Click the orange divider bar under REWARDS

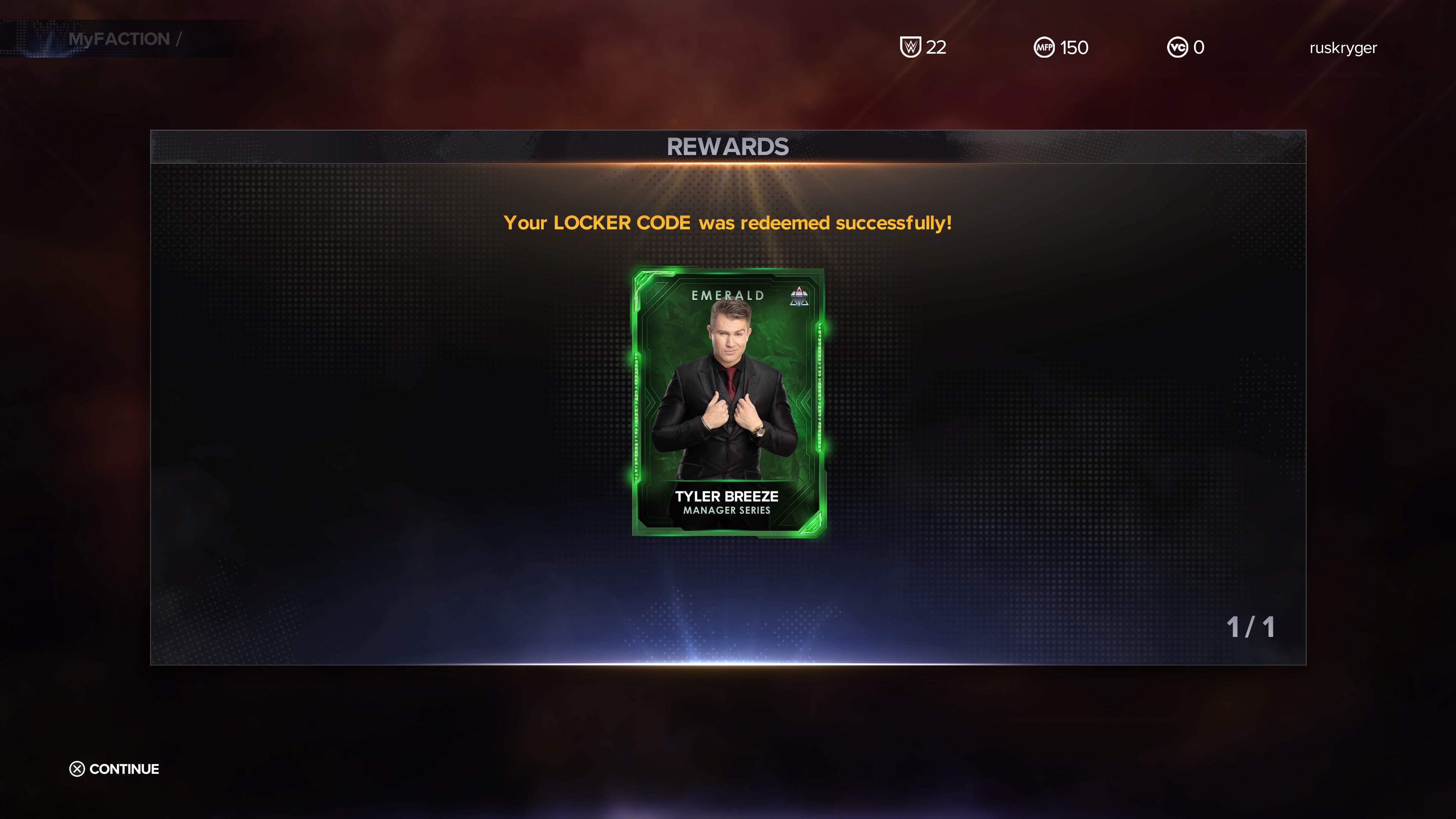[x=728, y=163]
